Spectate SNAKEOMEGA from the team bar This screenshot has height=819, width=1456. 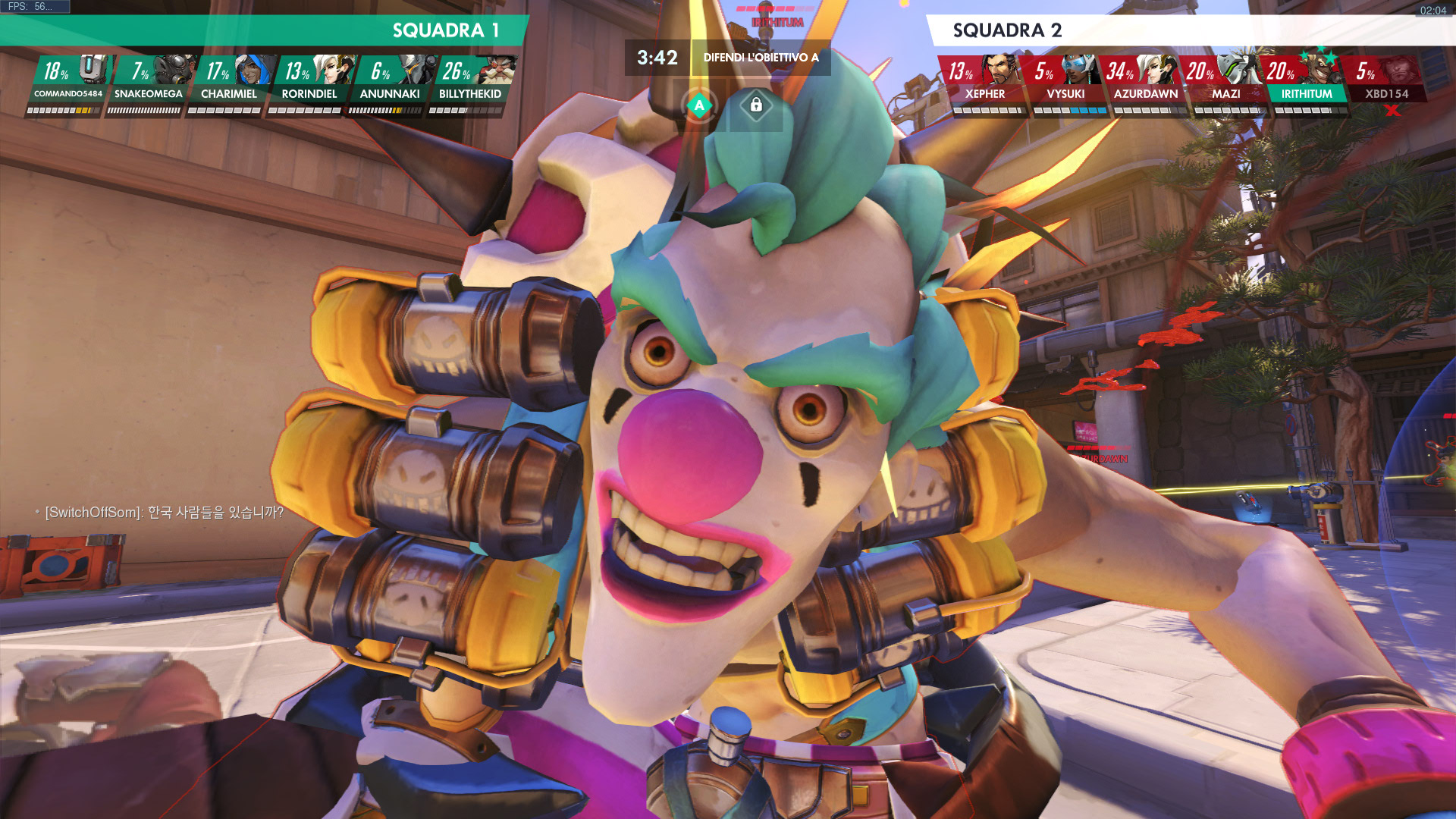click(149, 83)
